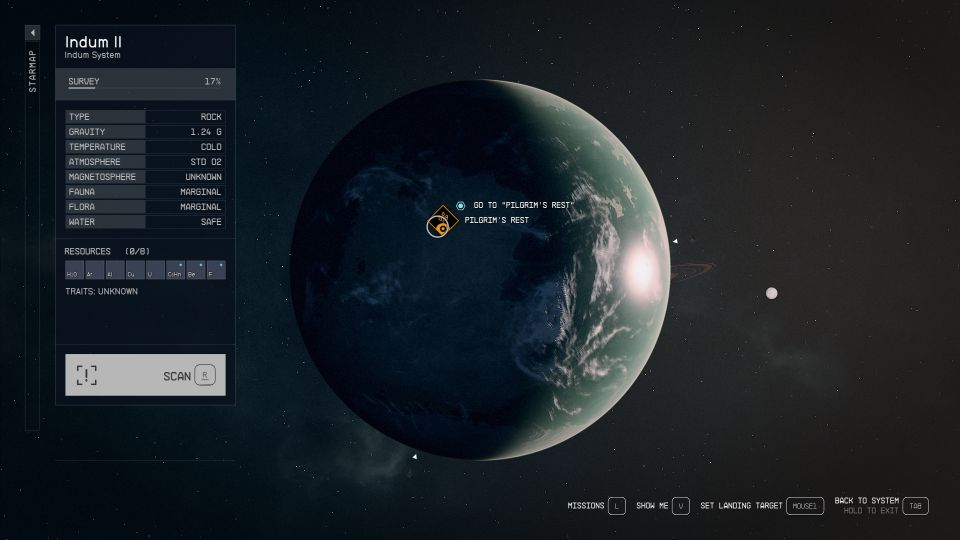The width and height of the screenshot is (960, 540).
Task: Open the Missions menu
Action: pyautogui.click(x=616, y=506)
